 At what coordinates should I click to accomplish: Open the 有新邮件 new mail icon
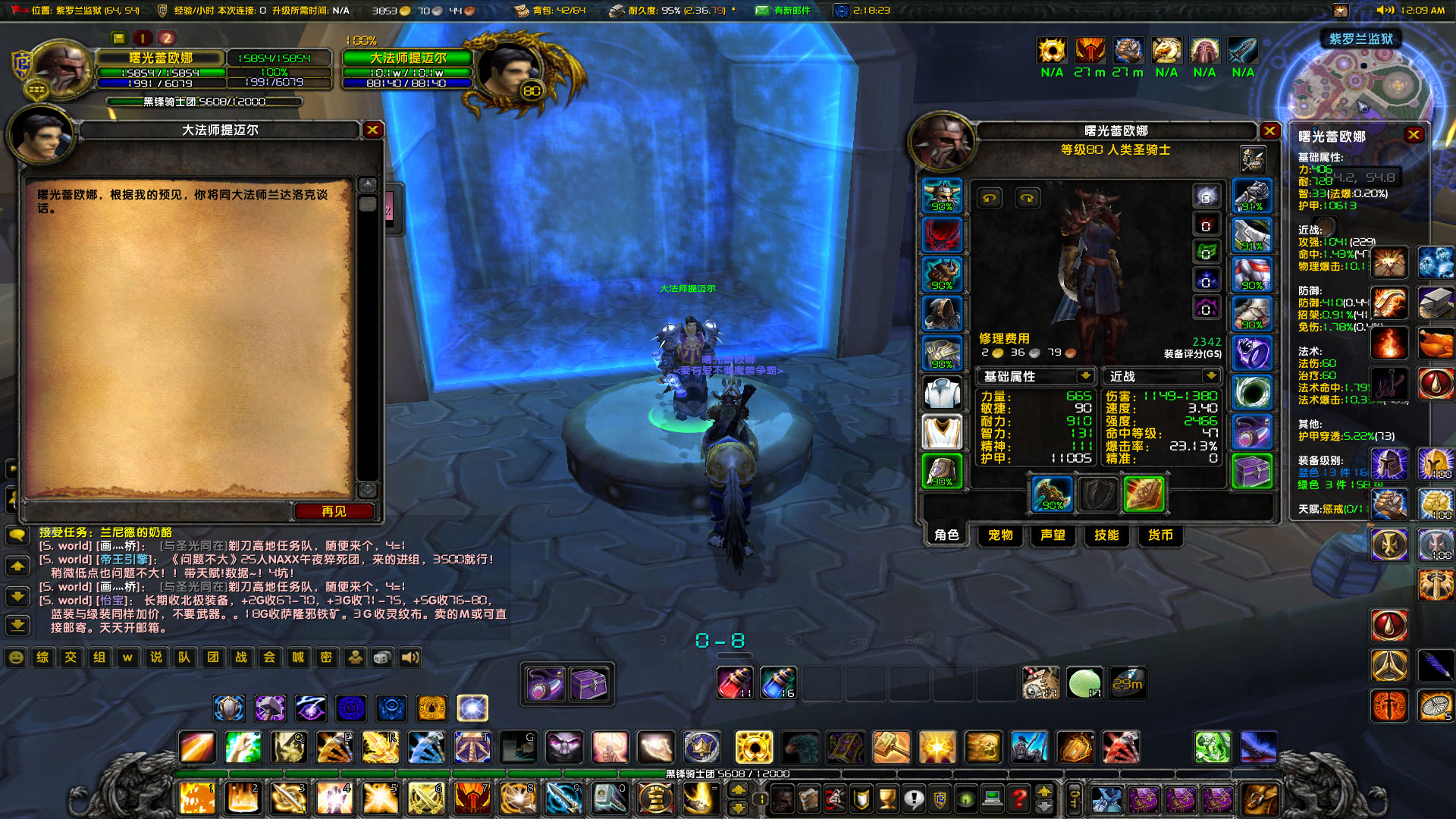pos(761,11)
